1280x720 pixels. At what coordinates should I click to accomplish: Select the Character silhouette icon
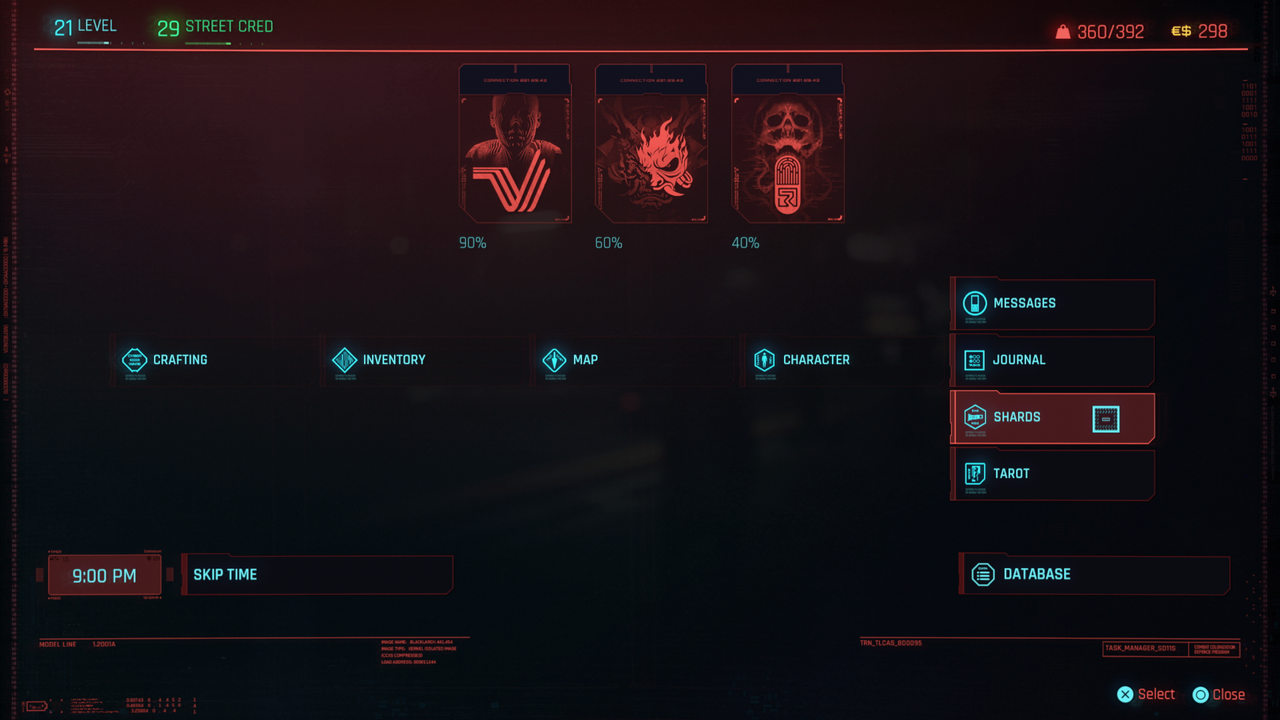(765, 360)
